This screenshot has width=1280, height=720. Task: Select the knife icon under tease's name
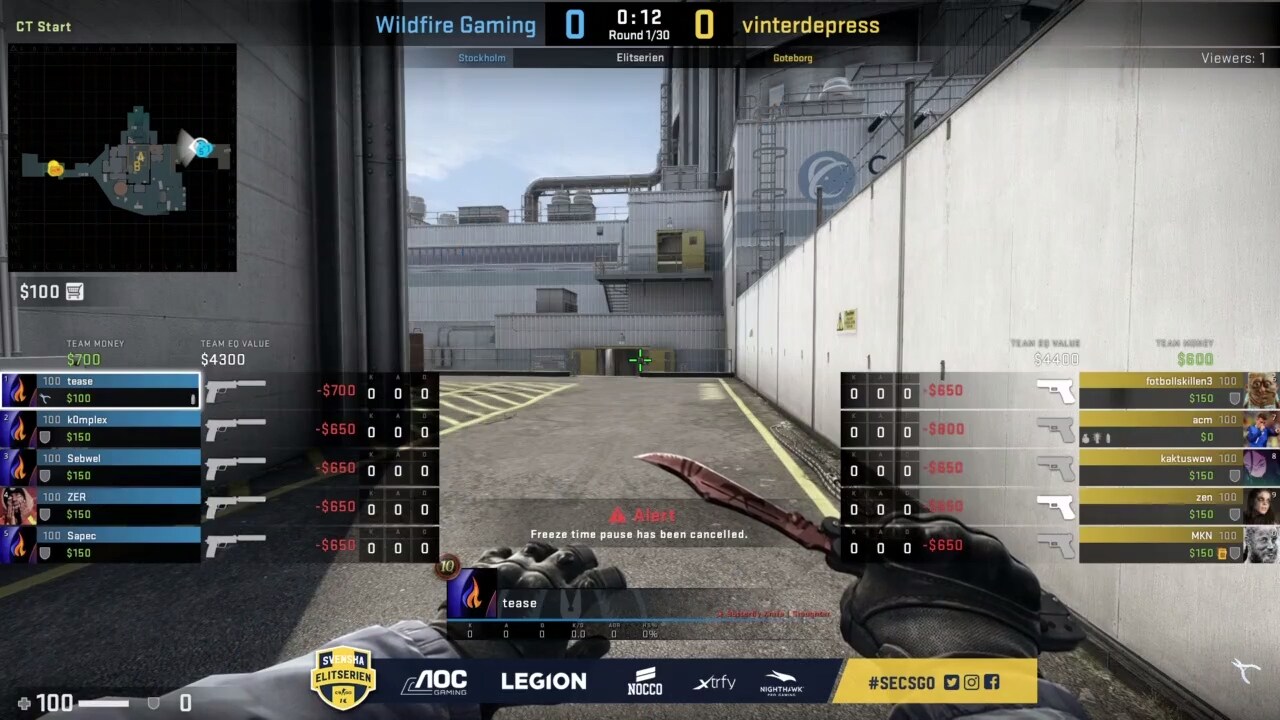pos(45,397)
